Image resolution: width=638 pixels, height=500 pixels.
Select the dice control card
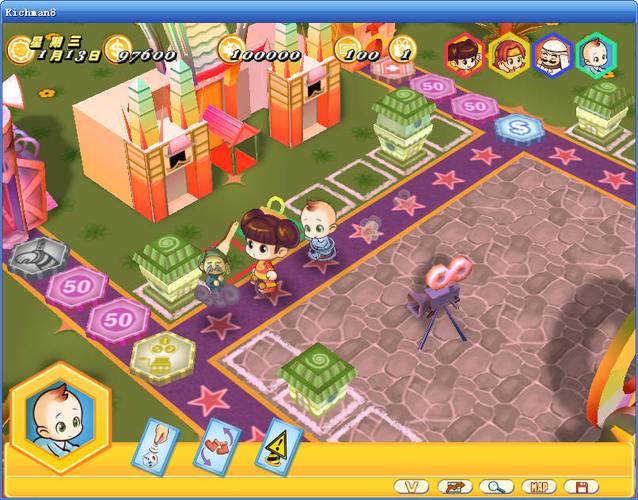tap(155, 444)
